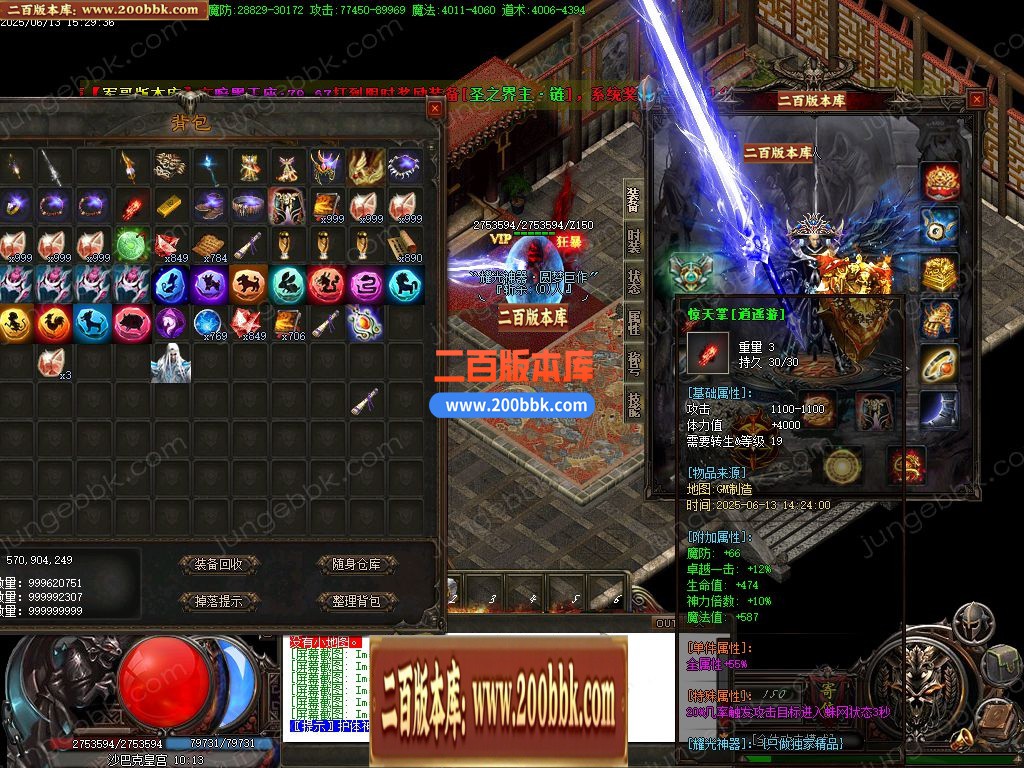View the 属性 attributes tab
Screen dimensions: 1024x768
633,321
